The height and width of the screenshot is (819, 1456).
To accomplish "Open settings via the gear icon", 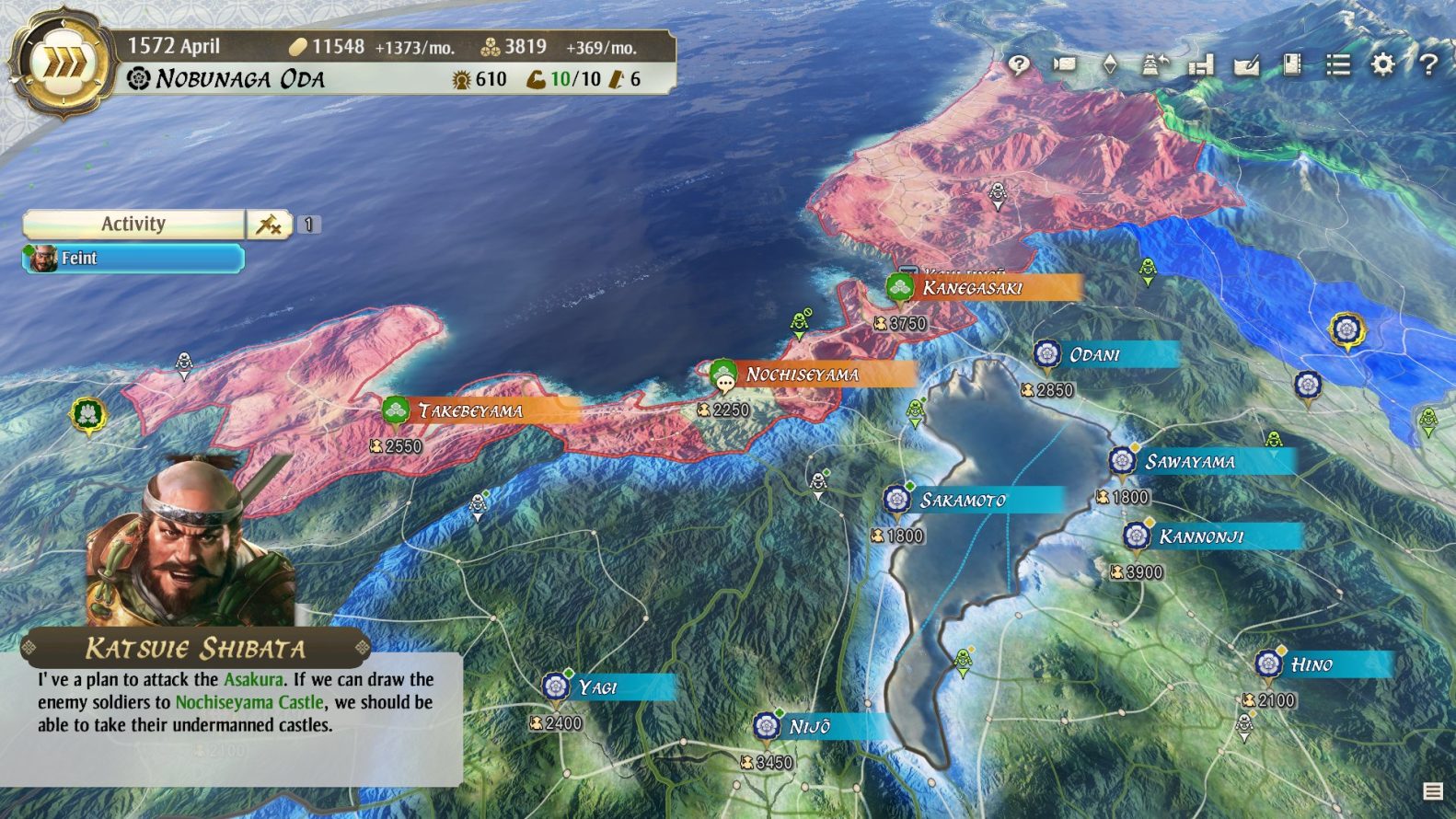I will [1382, 64].
